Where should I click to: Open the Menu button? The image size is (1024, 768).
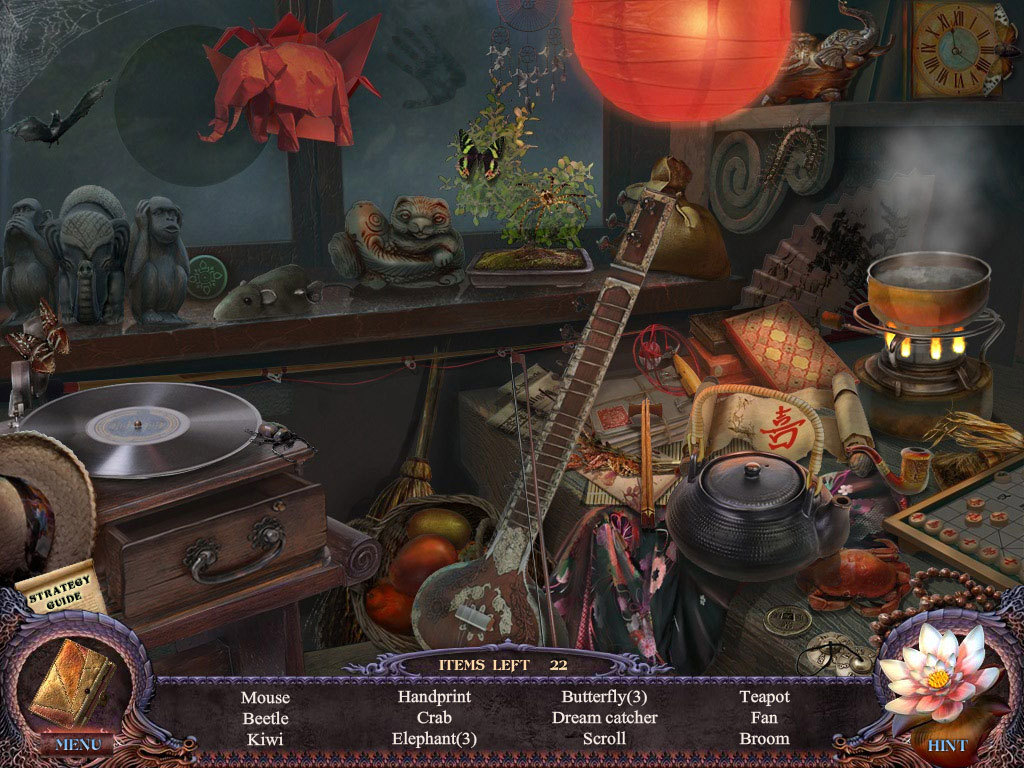(76, 744)
